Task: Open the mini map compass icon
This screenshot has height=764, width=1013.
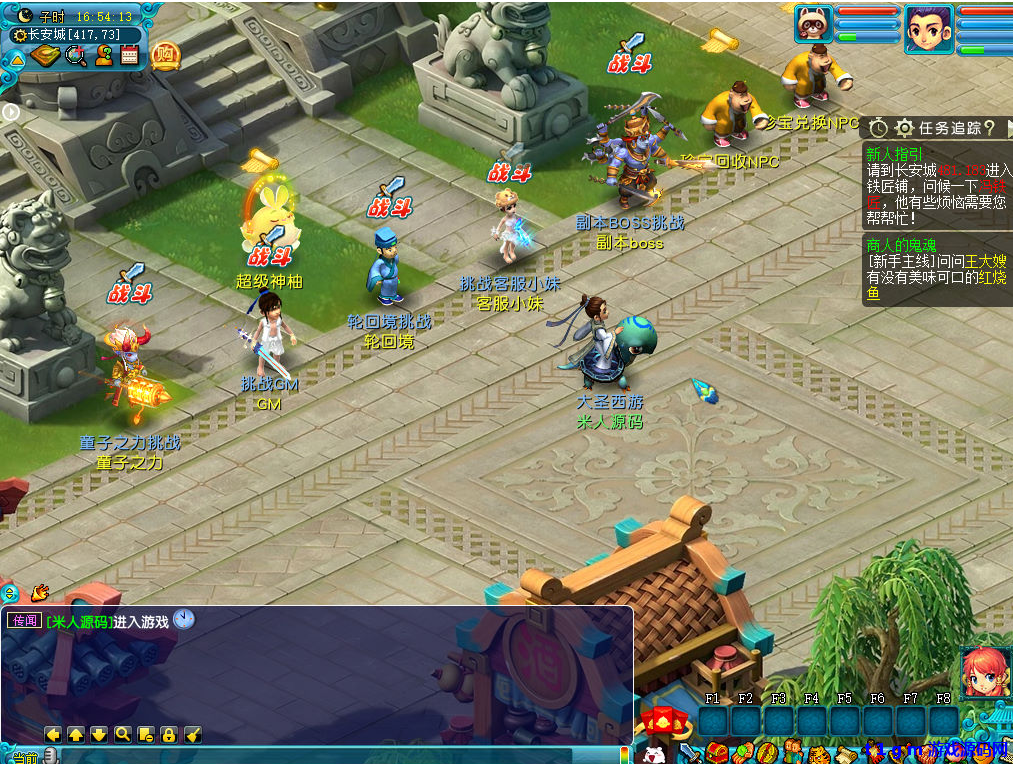Action: pyautogui.click(x=44, y=56)
